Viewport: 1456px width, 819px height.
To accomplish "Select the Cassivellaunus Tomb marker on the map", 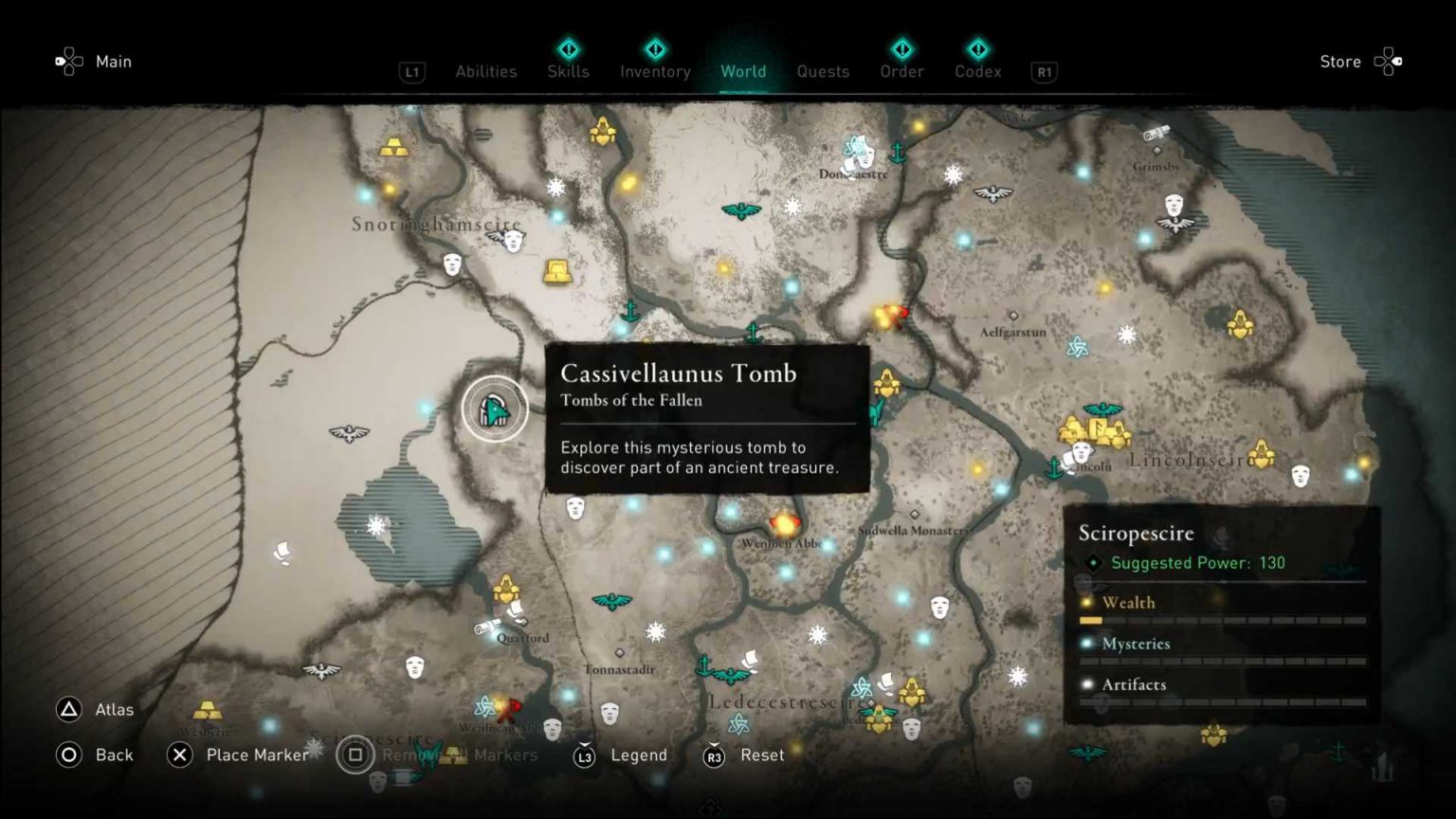I will click(495, 409).
